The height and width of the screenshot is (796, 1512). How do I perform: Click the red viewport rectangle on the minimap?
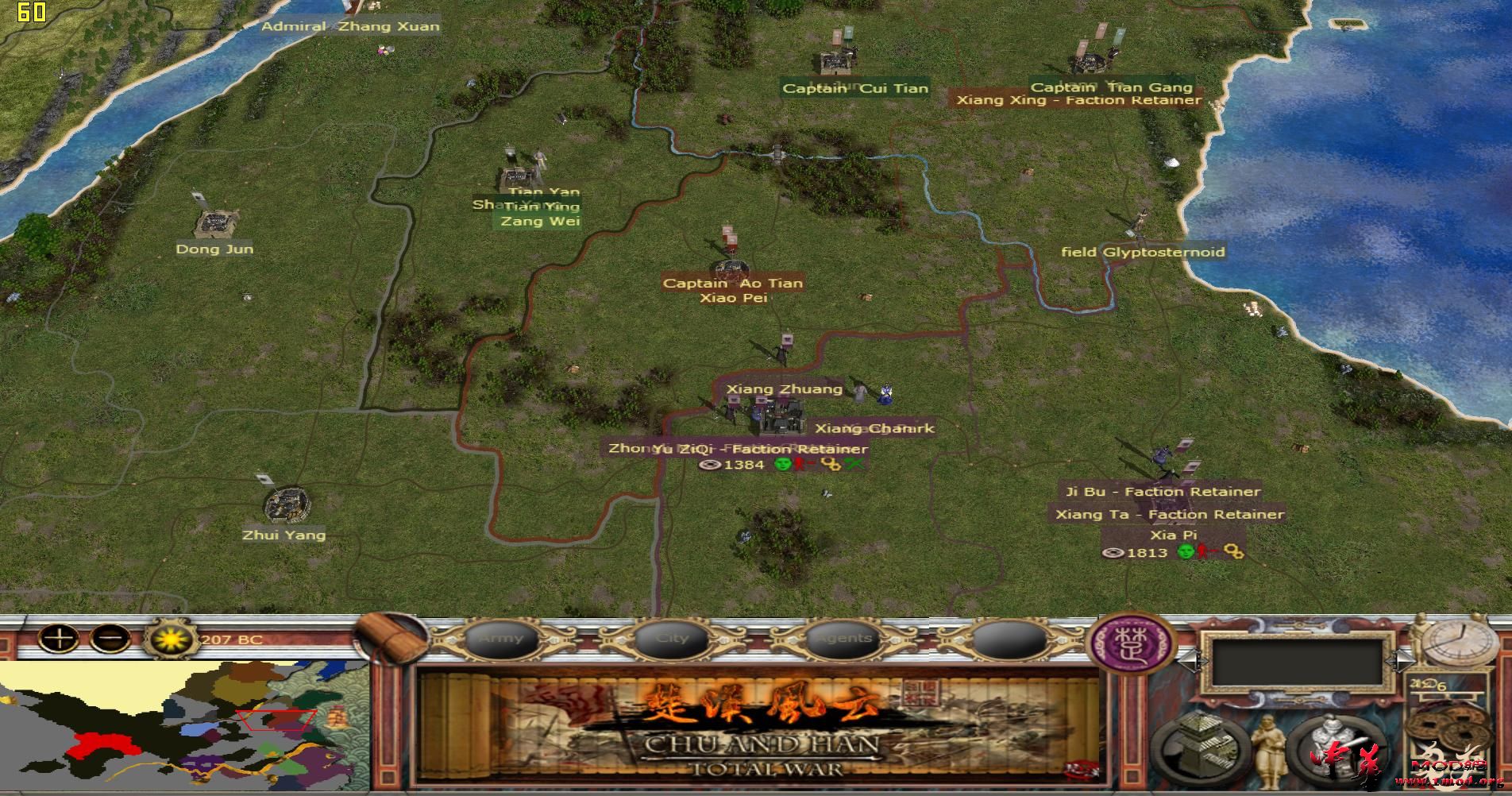coord(275,720)
